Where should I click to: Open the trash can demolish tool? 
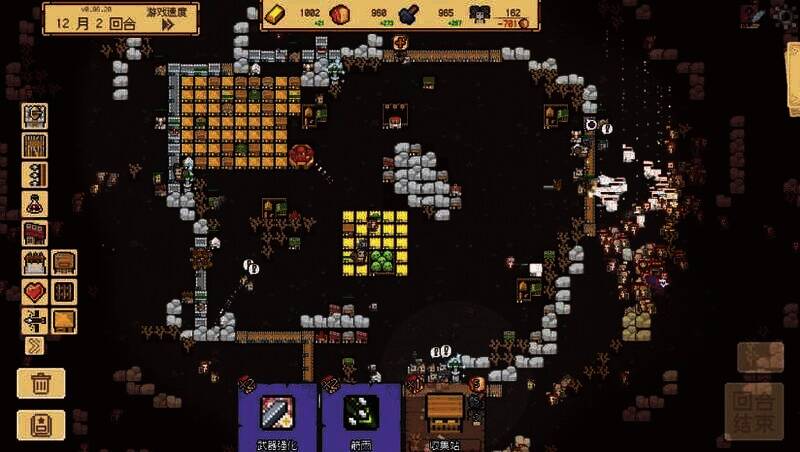(x=41, y=382)
